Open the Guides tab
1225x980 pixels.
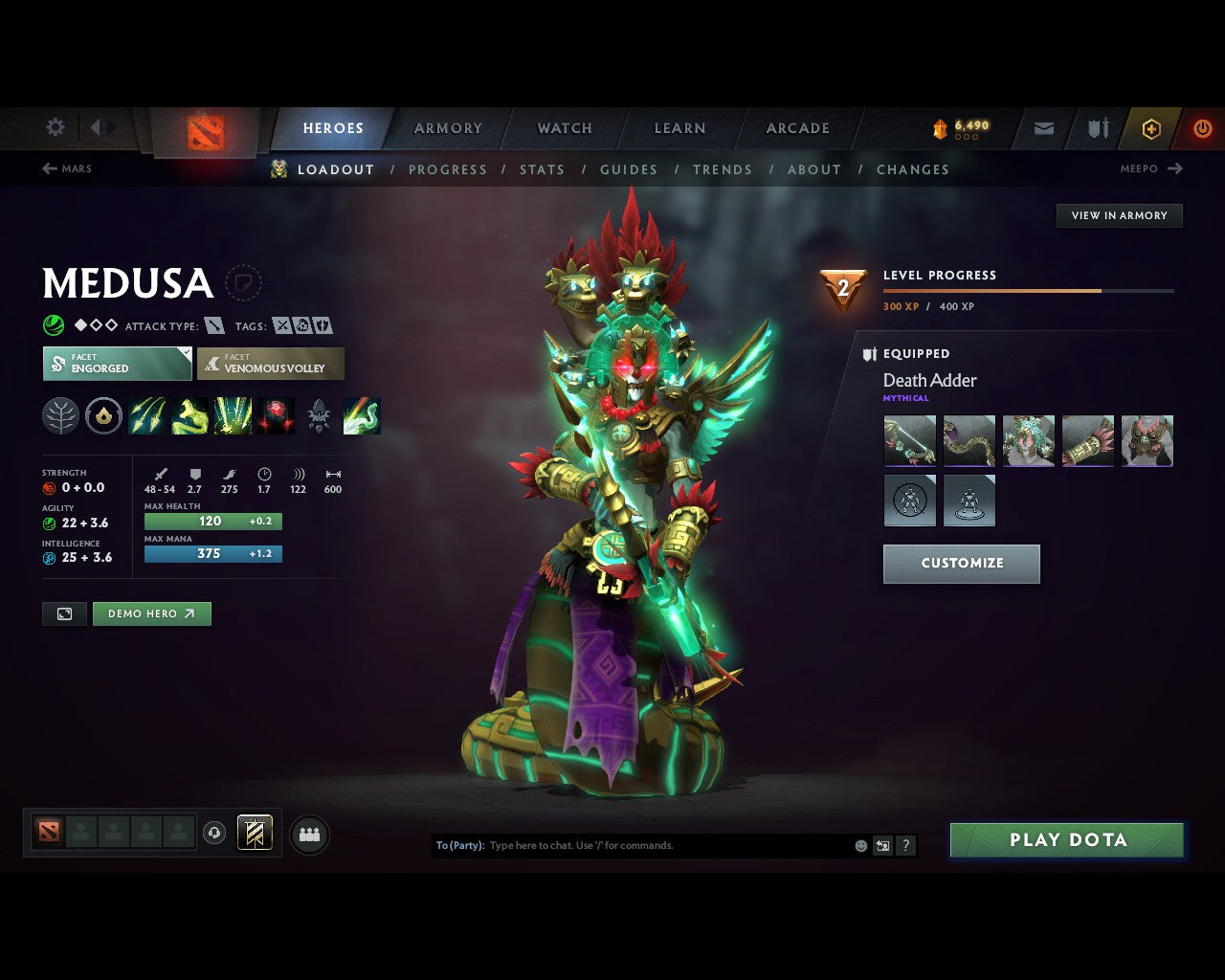[x=628, y=169]
